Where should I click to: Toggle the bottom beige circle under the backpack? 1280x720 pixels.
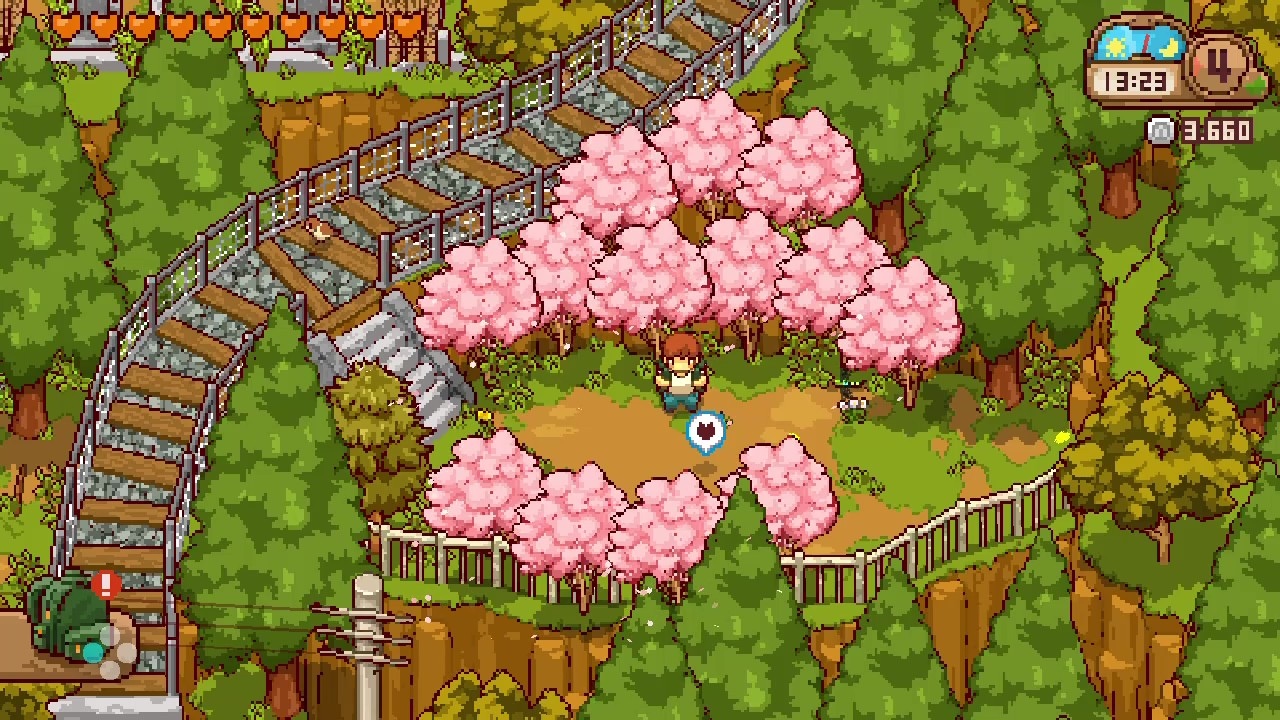[x=110, y=670]
